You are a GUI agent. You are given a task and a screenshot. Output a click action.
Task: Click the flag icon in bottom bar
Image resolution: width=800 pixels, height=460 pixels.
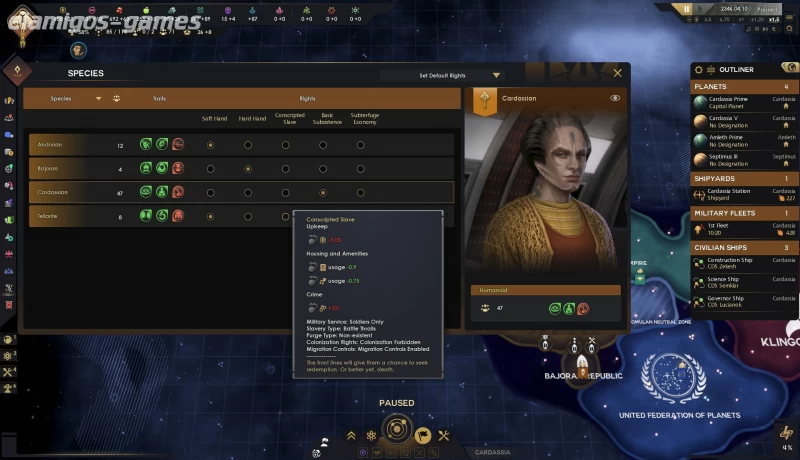coord(422,435)
